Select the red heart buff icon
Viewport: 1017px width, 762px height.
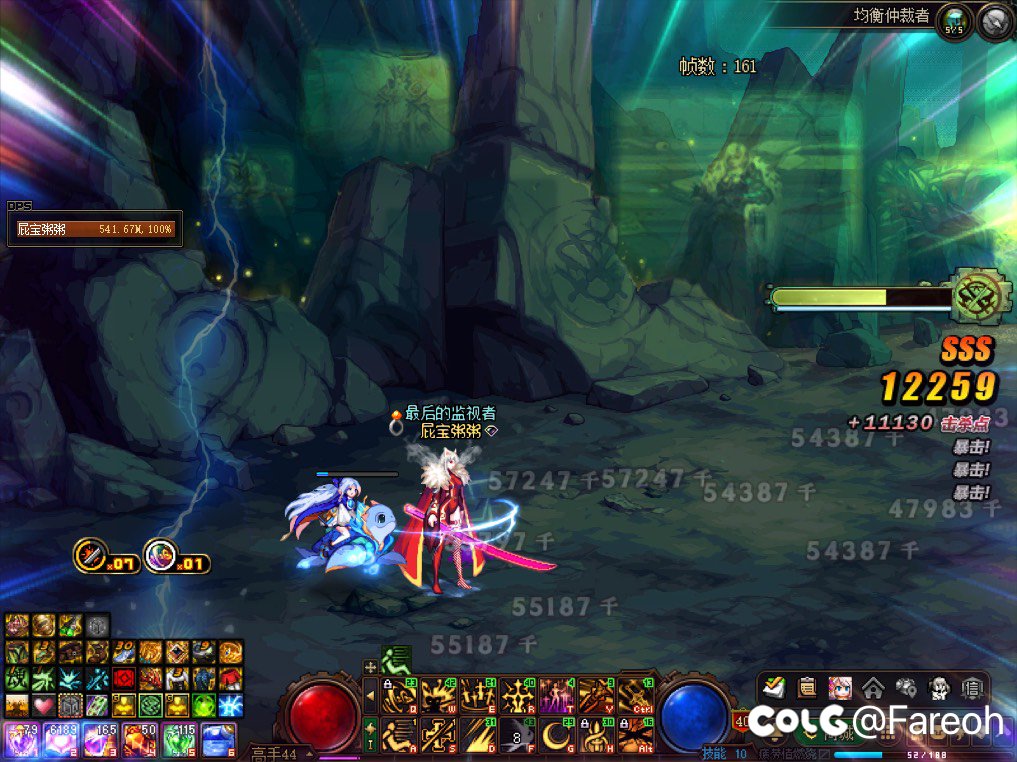[x=42, y=705]
